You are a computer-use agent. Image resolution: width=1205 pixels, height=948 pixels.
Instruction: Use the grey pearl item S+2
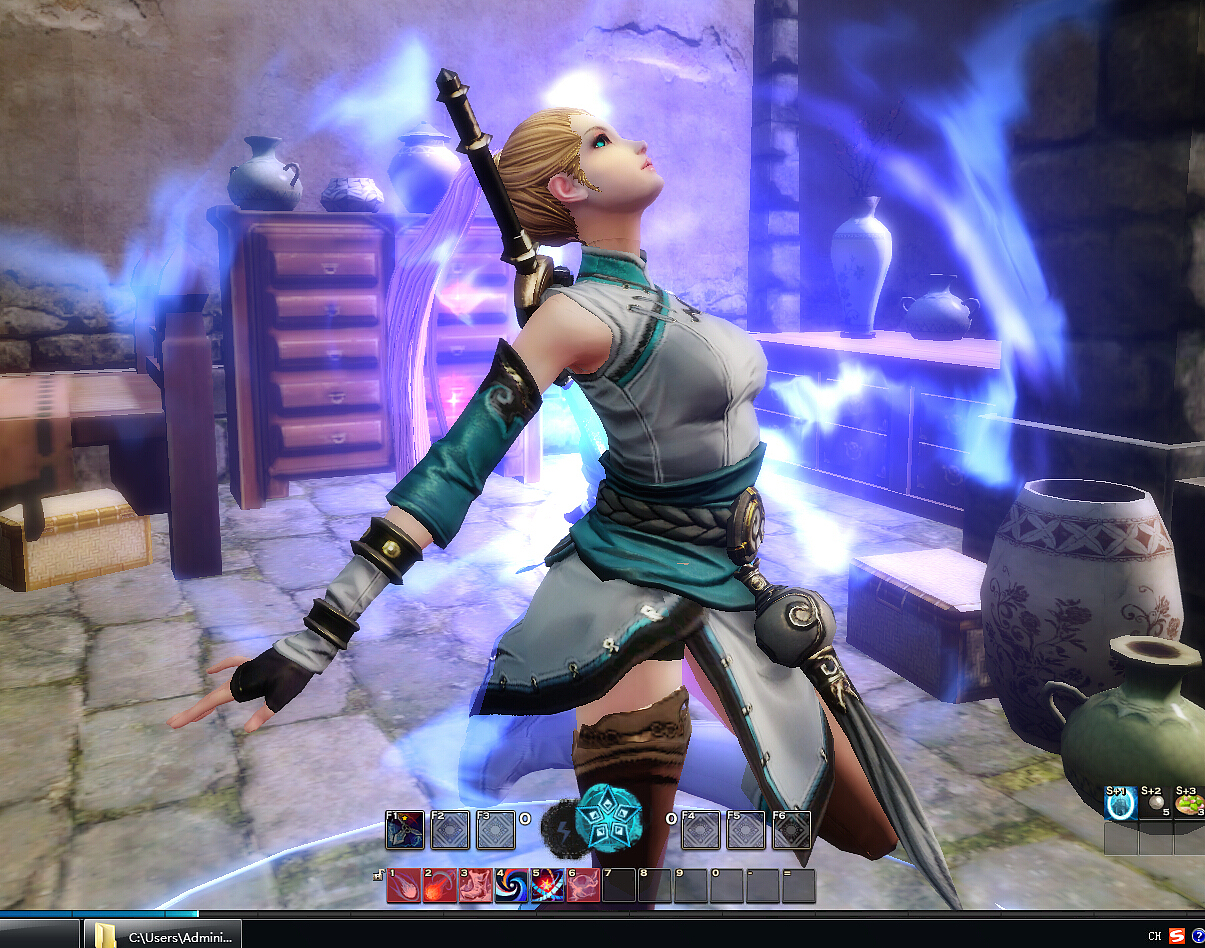(1156, 805)
